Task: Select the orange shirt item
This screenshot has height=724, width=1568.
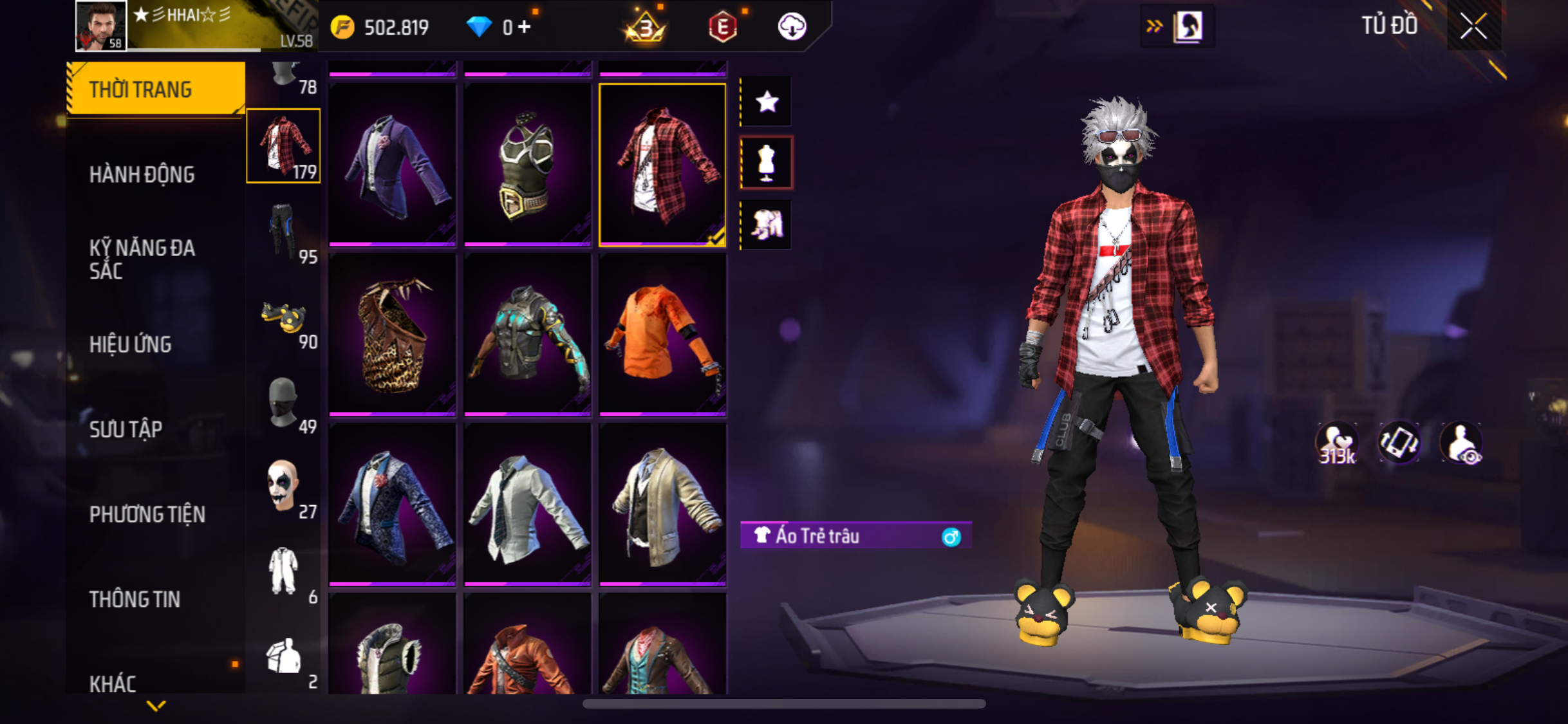Action: [662, 334]
